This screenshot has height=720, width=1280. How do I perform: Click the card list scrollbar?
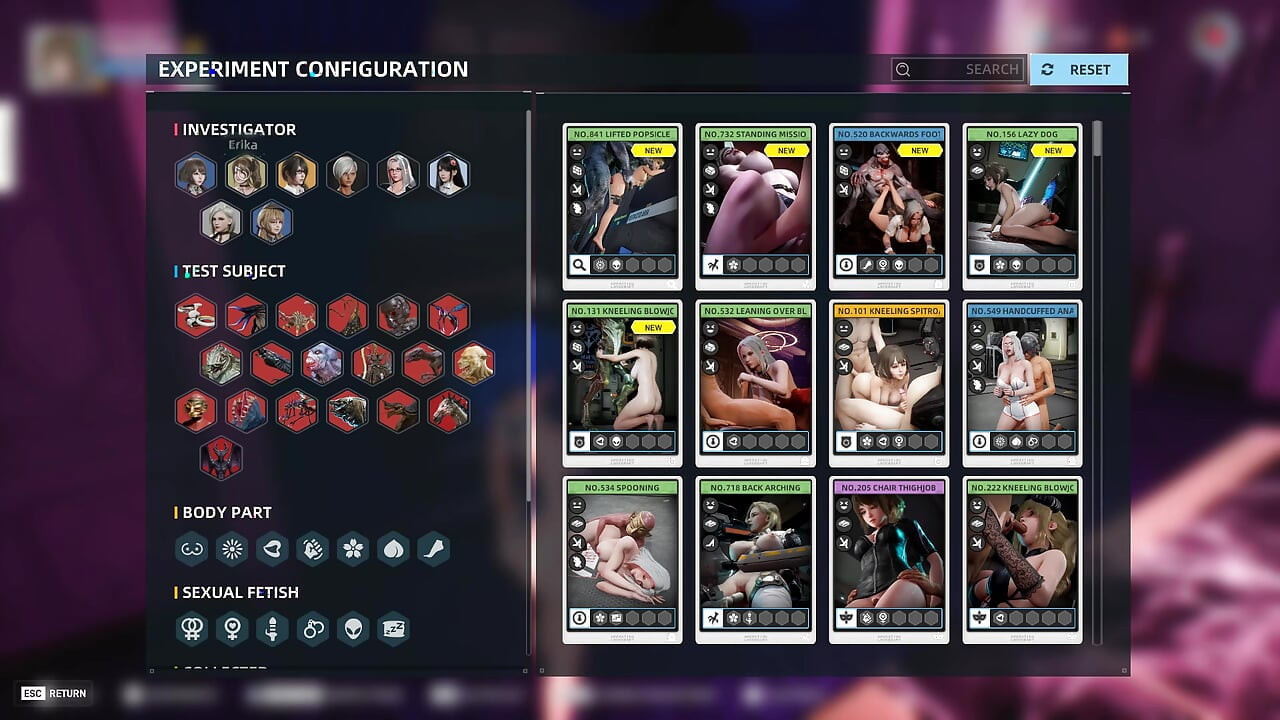(x=1097, y=140)
